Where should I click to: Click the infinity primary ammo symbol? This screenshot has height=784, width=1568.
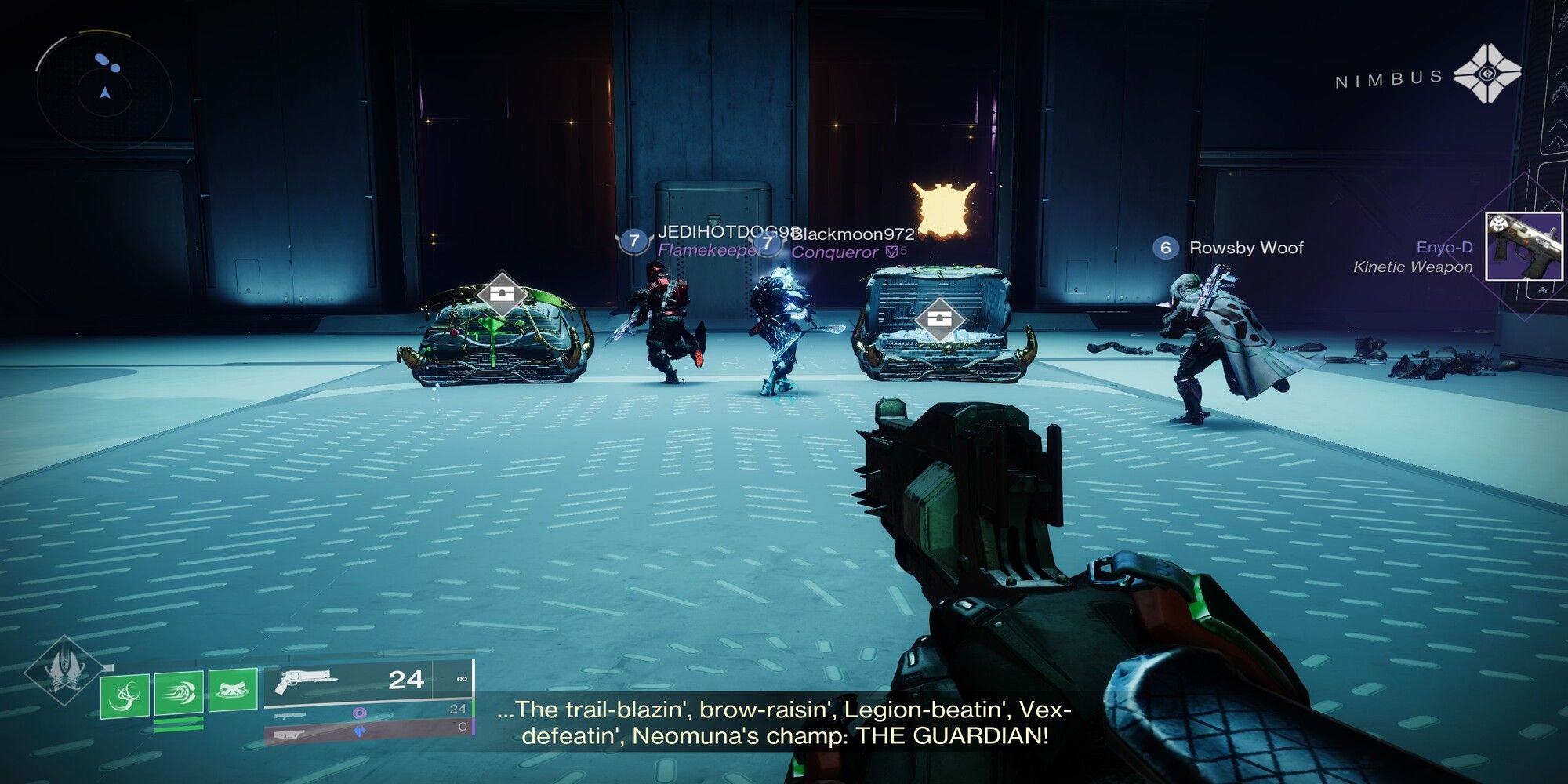(x=462, y=679)
